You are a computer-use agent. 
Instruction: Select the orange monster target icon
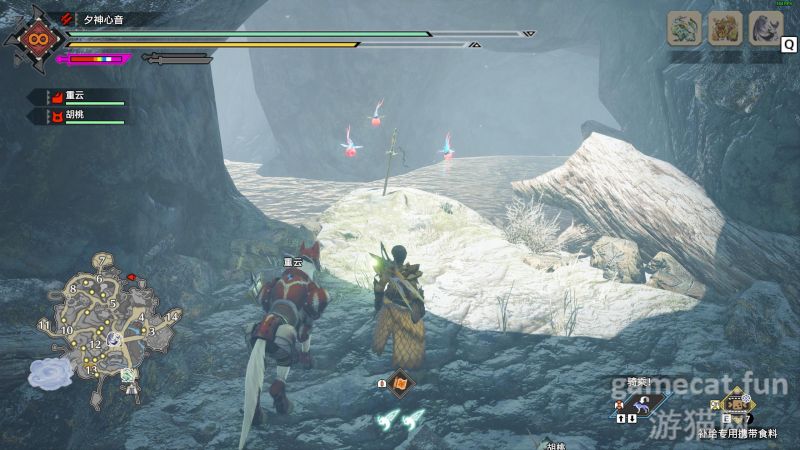pos(725,28)
